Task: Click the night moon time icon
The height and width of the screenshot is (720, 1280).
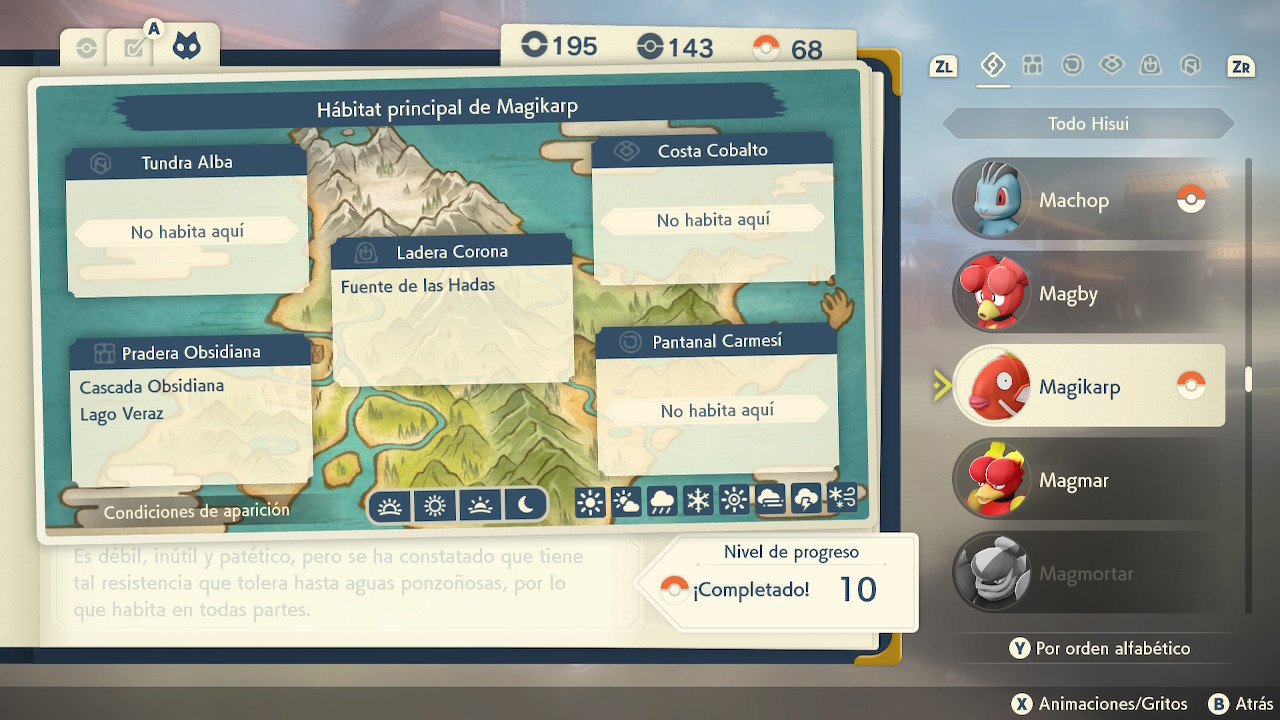Action: pyautogui.click(x=526, y=506)
